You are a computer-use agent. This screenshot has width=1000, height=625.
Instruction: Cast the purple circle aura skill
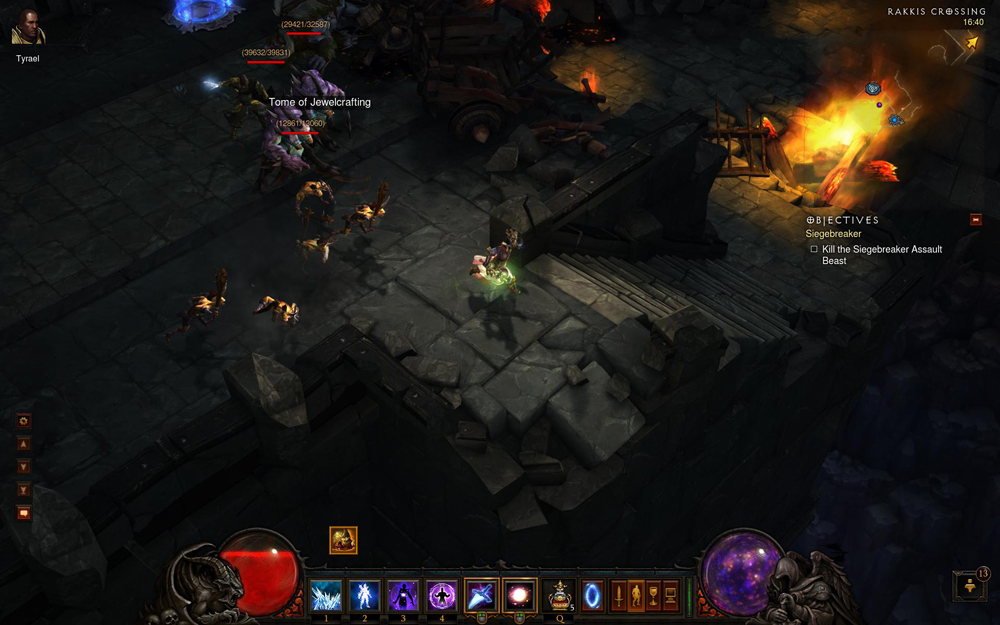tap(442, 595)
